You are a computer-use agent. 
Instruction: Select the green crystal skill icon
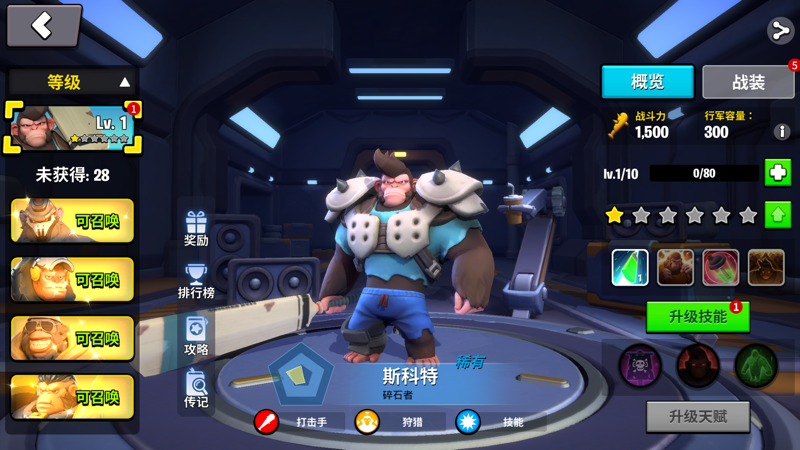pyautogui.click(x=630, y=267)
